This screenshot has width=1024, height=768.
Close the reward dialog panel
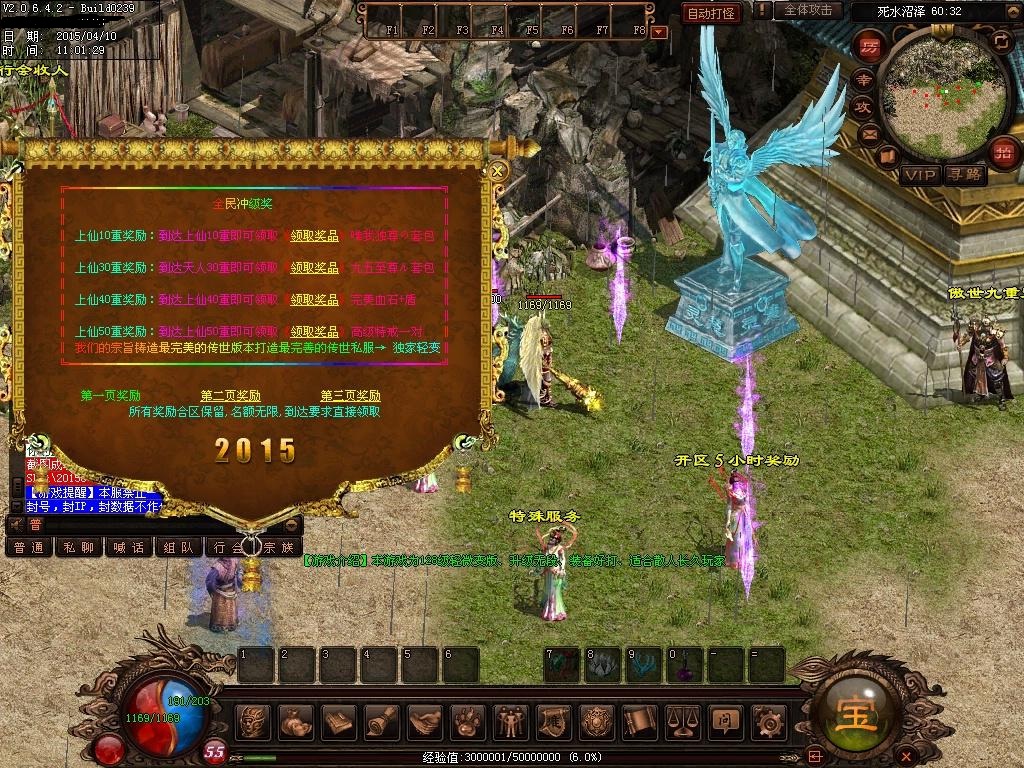[497, 171]
